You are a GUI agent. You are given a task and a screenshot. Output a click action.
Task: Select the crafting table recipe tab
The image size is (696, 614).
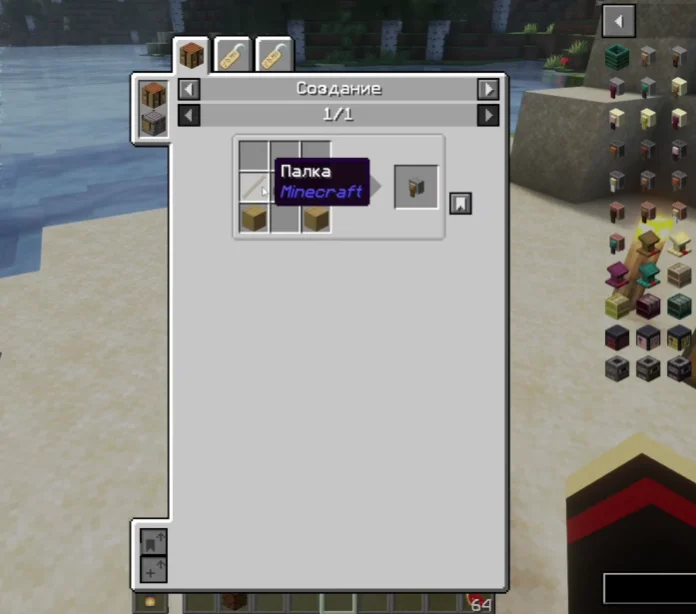click(x=191, y=56)
